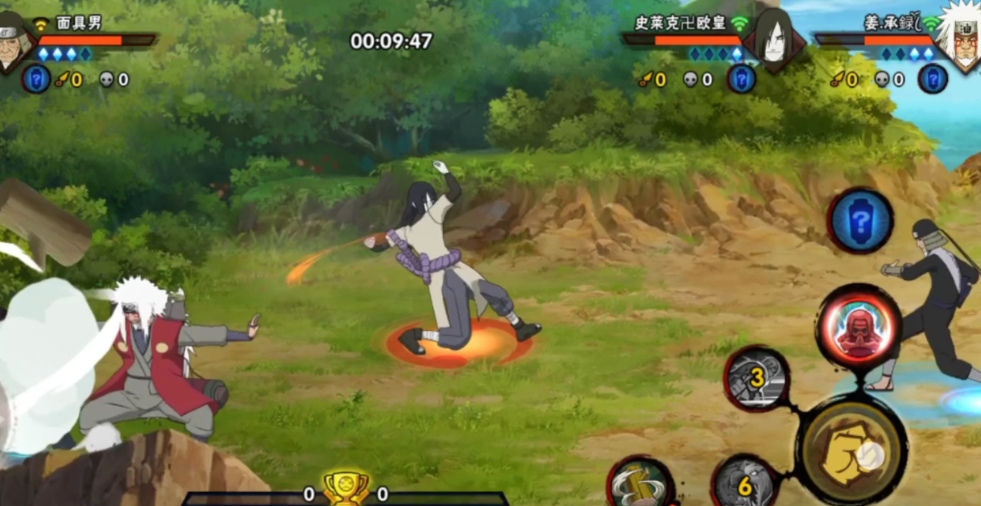Select 面具男's masked player portrait
The image size is (981, 506).
coord(14,42)
